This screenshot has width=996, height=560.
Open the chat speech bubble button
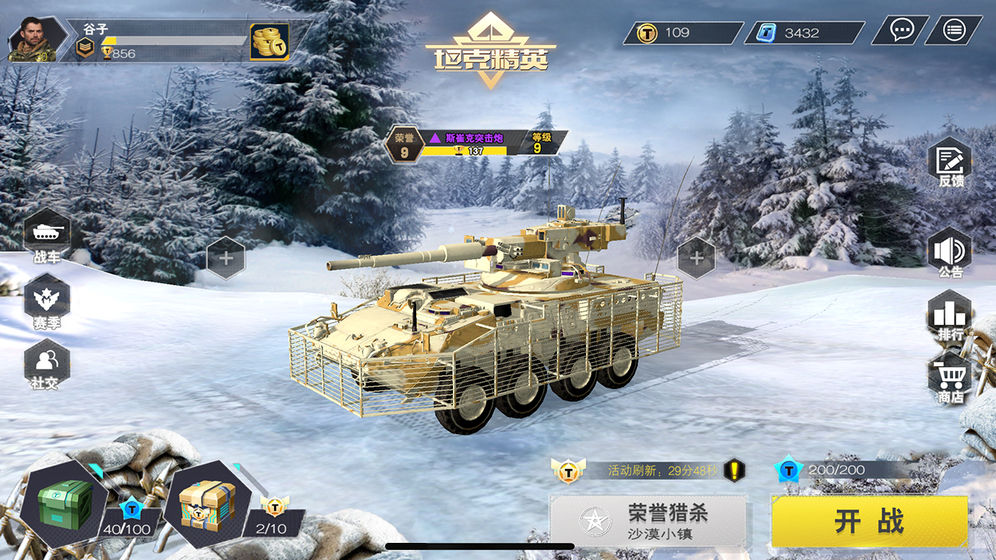pos(900,30)
